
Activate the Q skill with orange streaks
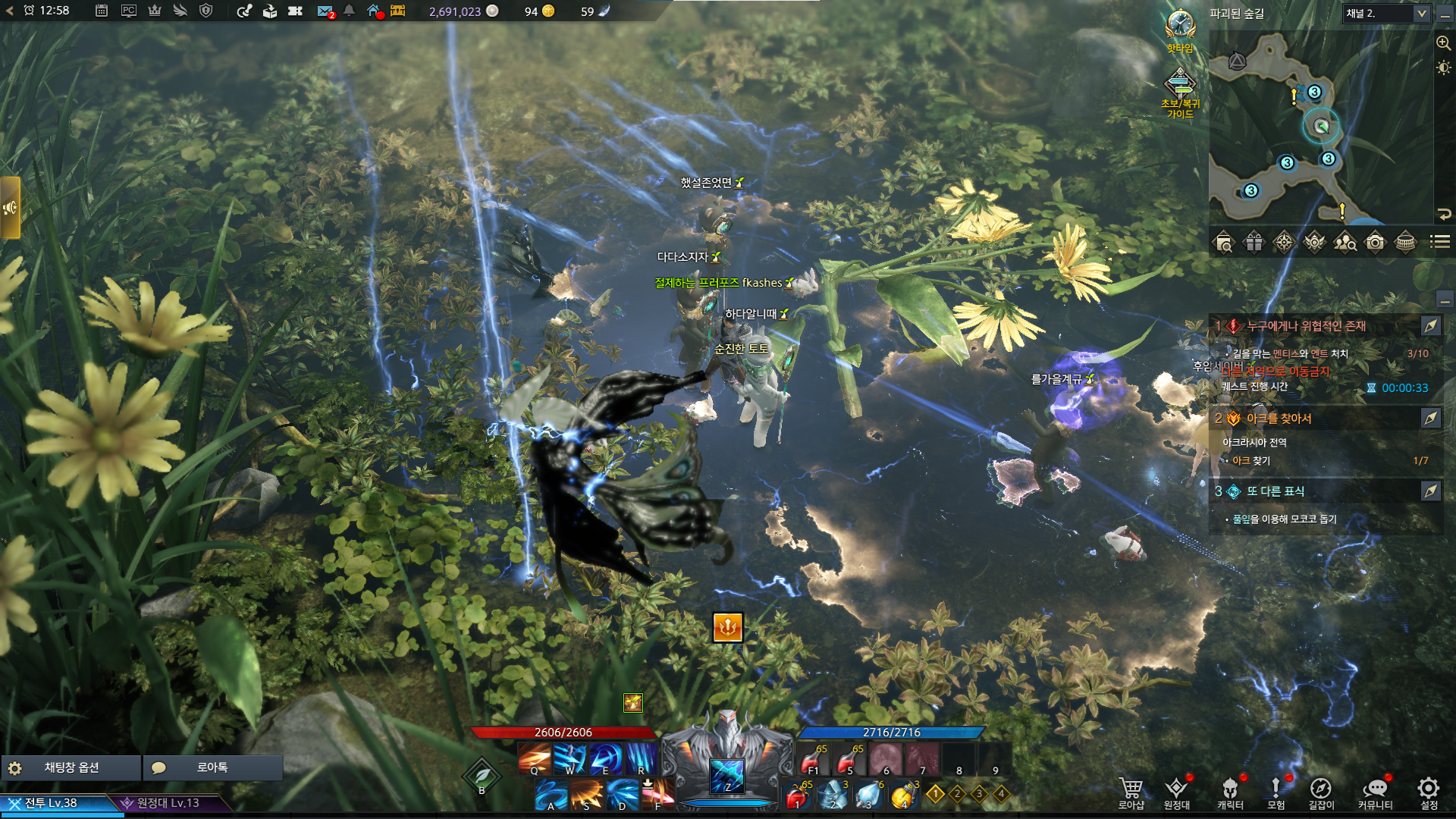[x=535, y=758]
